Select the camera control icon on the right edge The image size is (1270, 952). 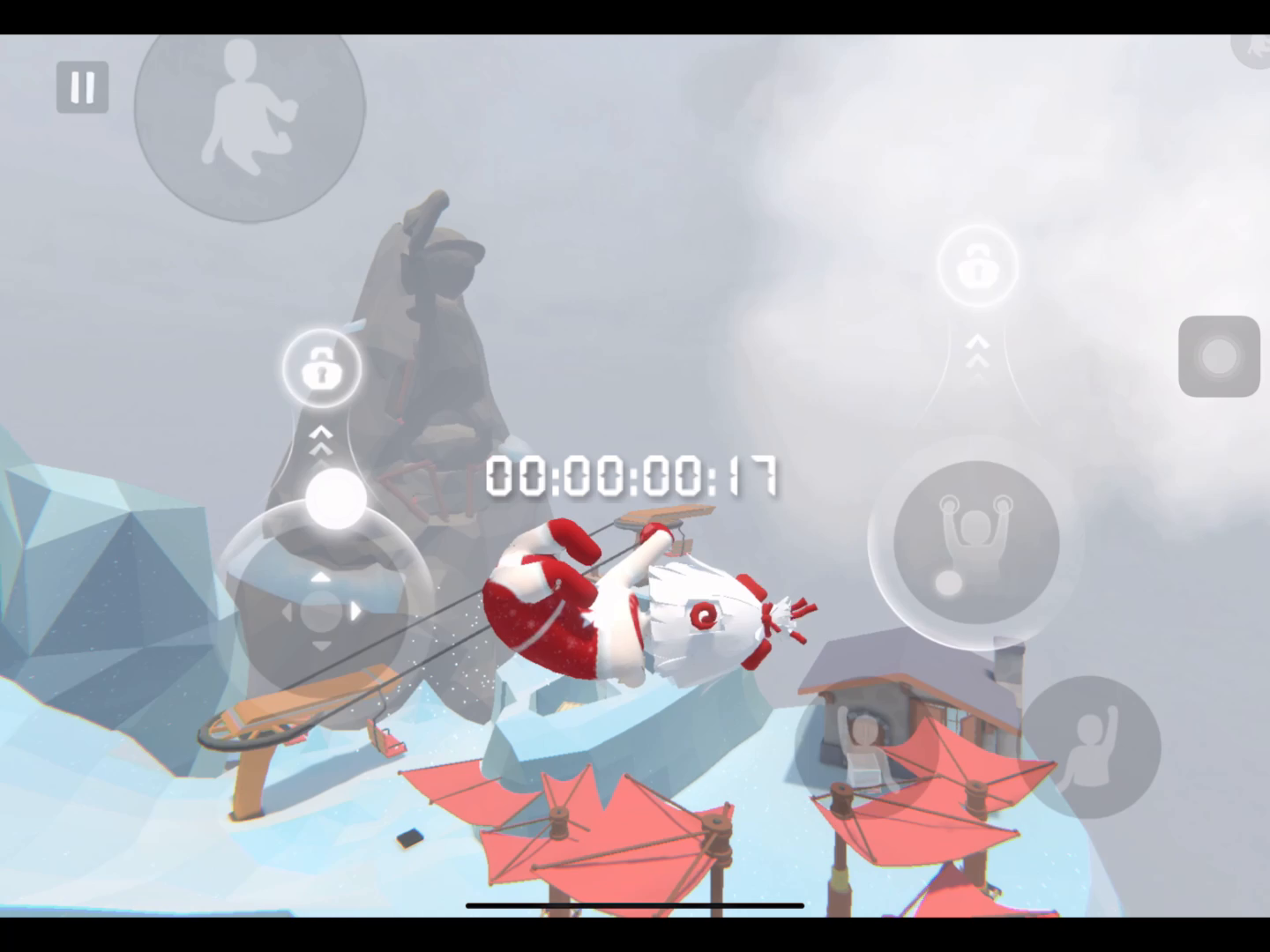(x=1220, y=357)
